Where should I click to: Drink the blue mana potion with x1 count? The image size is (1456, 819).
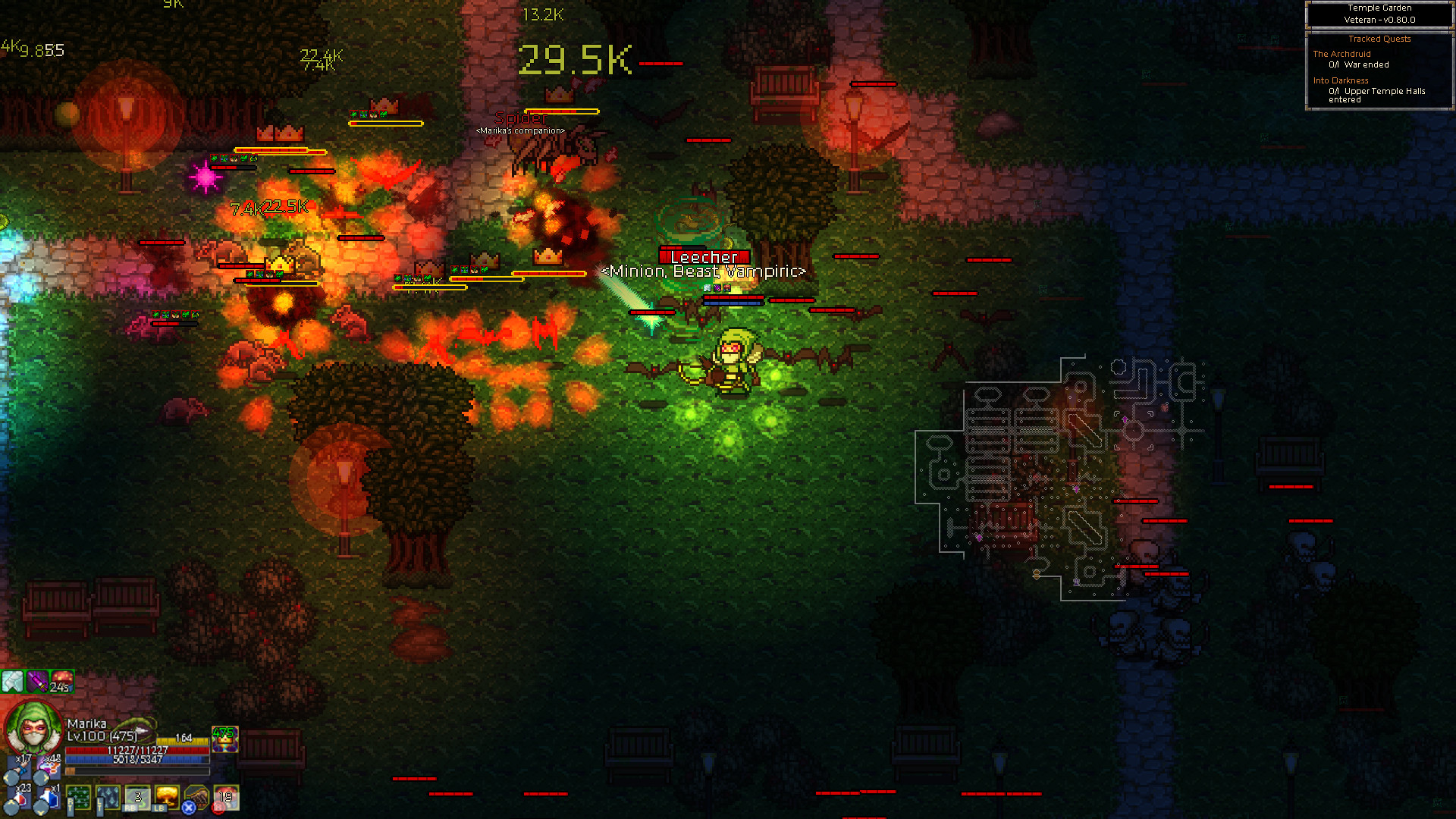tap(49, 799)
